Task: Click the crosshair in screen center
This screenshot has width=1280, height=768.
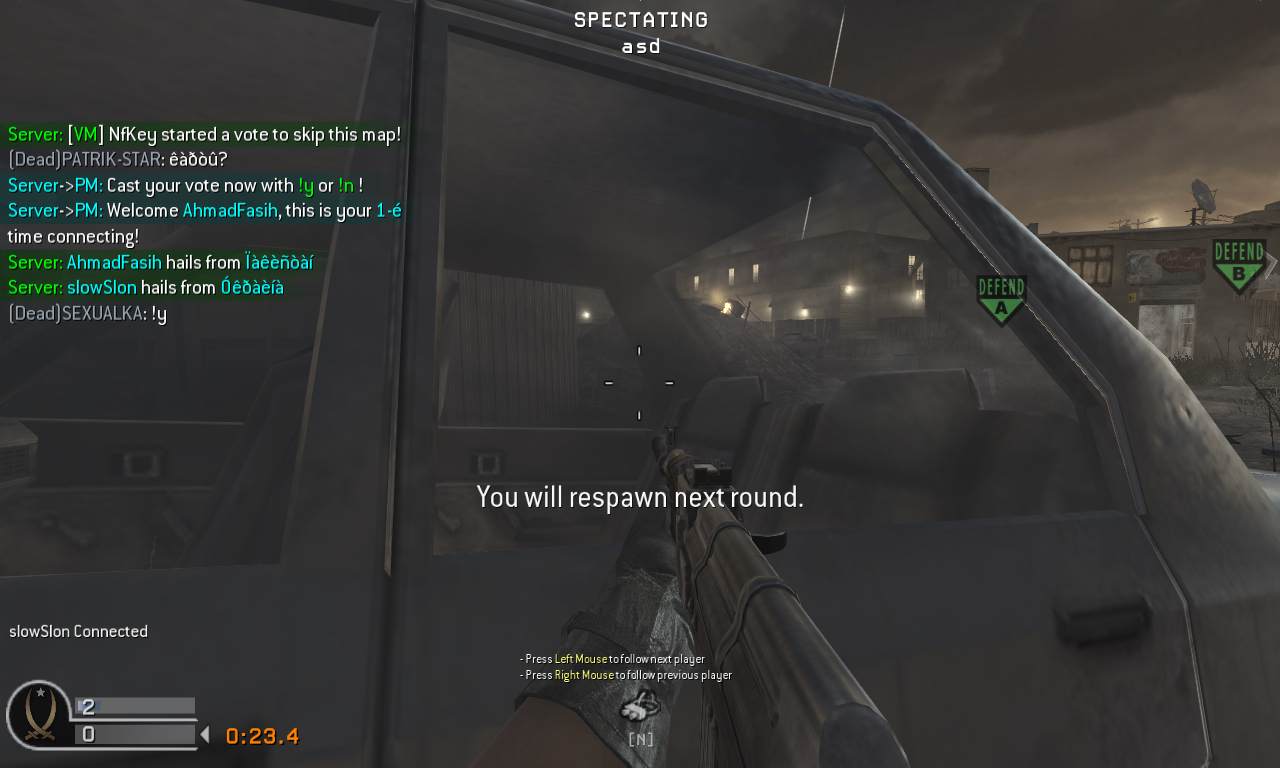Action: coord(638,383)
